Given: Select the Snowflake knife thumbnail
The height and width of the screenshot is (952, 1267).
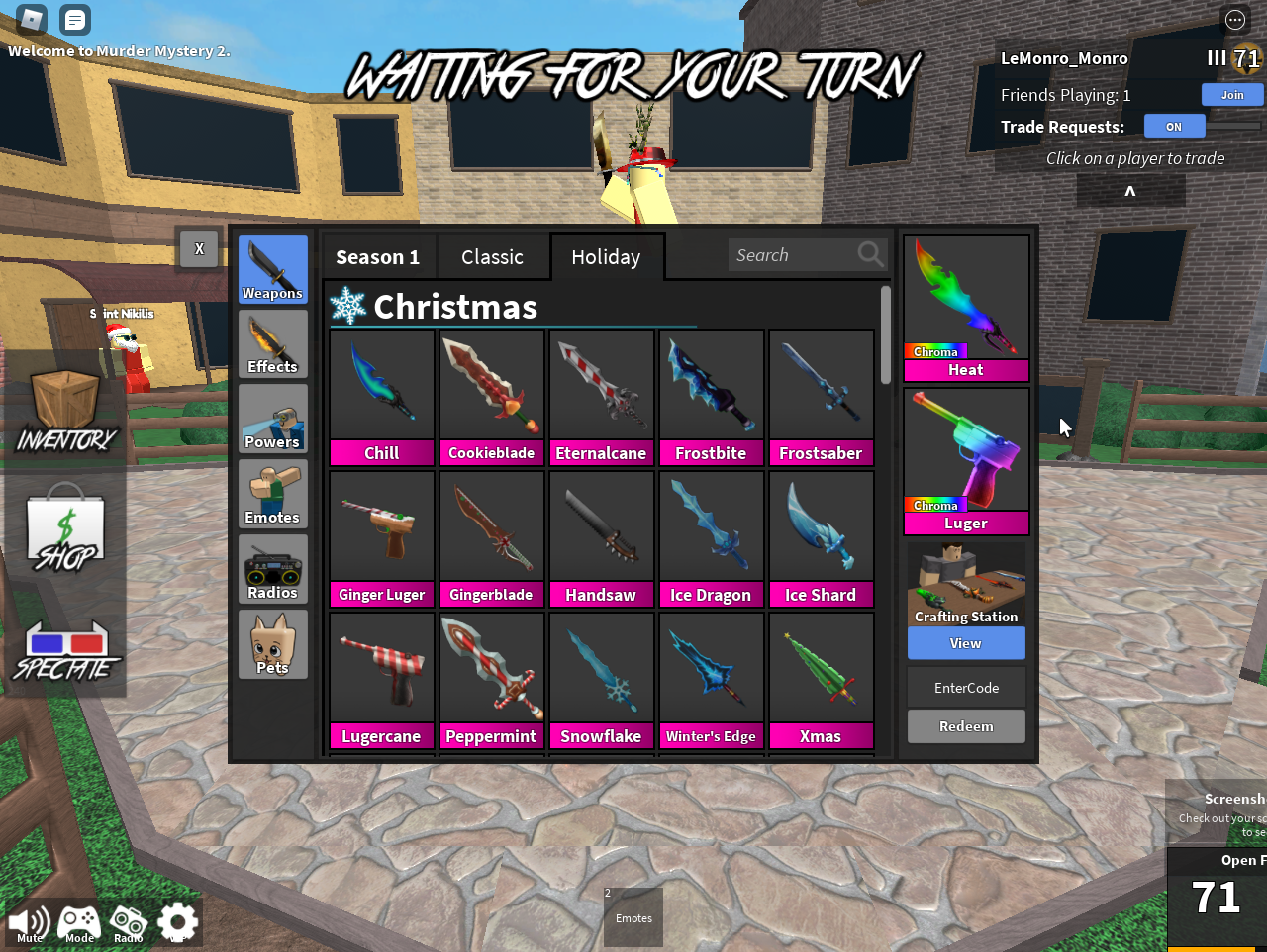Looking at the screenshot, I should 601,666.
